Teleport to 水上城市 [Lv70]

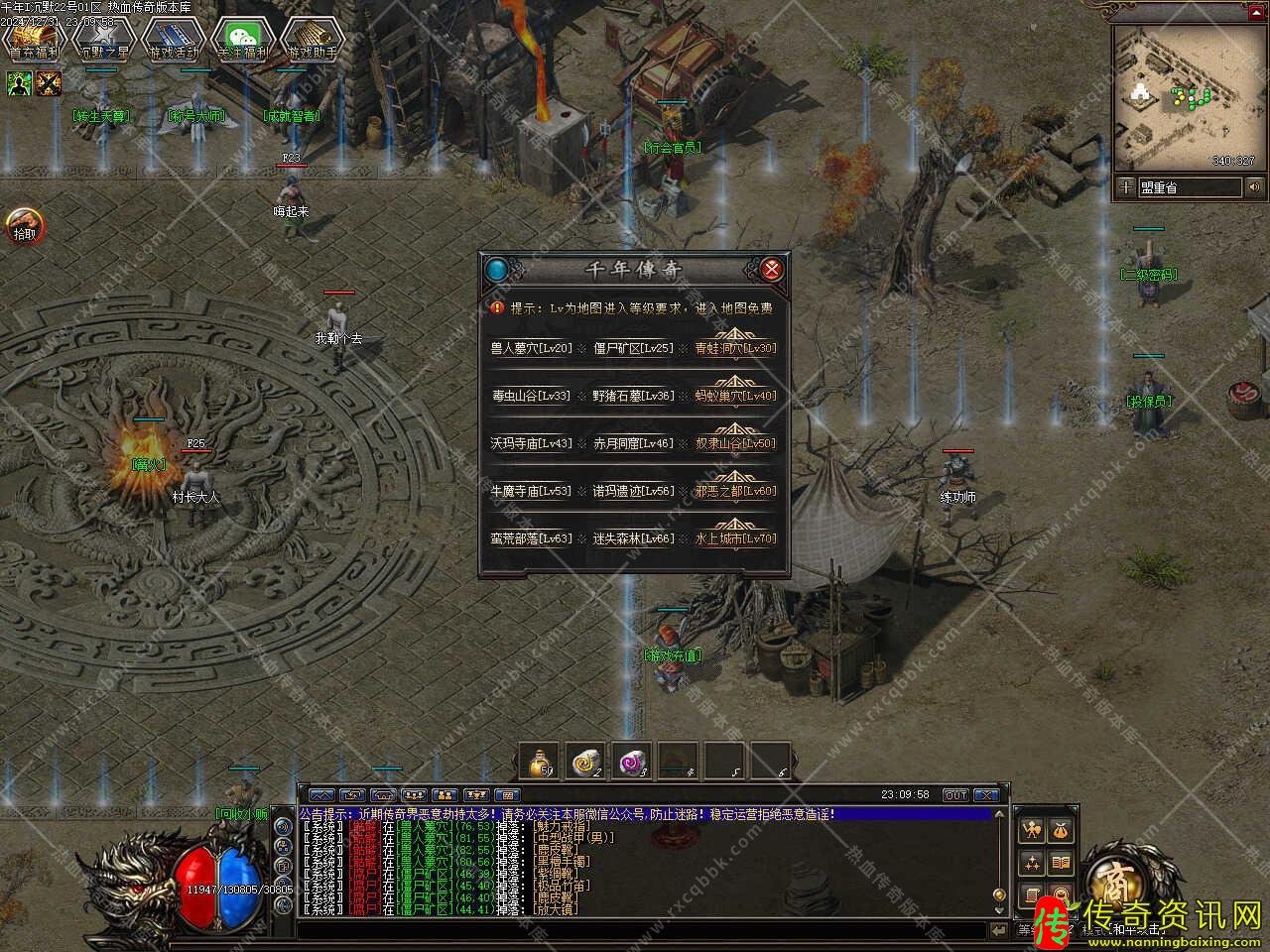click(x=735, y=538)
